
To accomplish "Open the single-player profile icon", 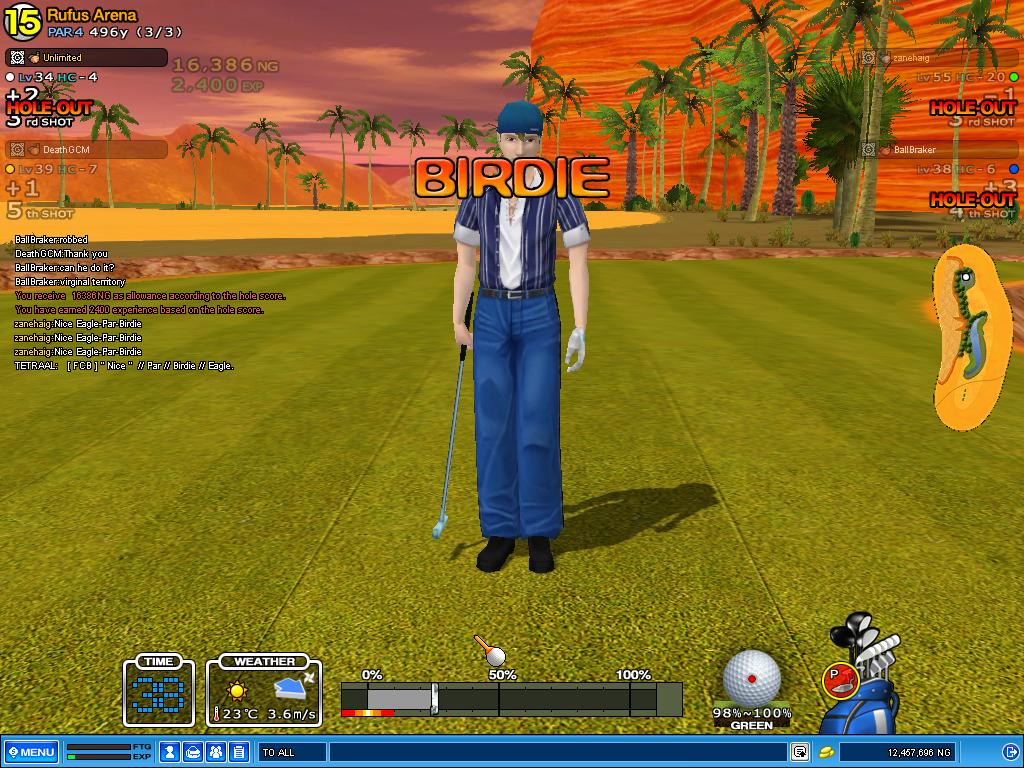I will coord(171,752).
